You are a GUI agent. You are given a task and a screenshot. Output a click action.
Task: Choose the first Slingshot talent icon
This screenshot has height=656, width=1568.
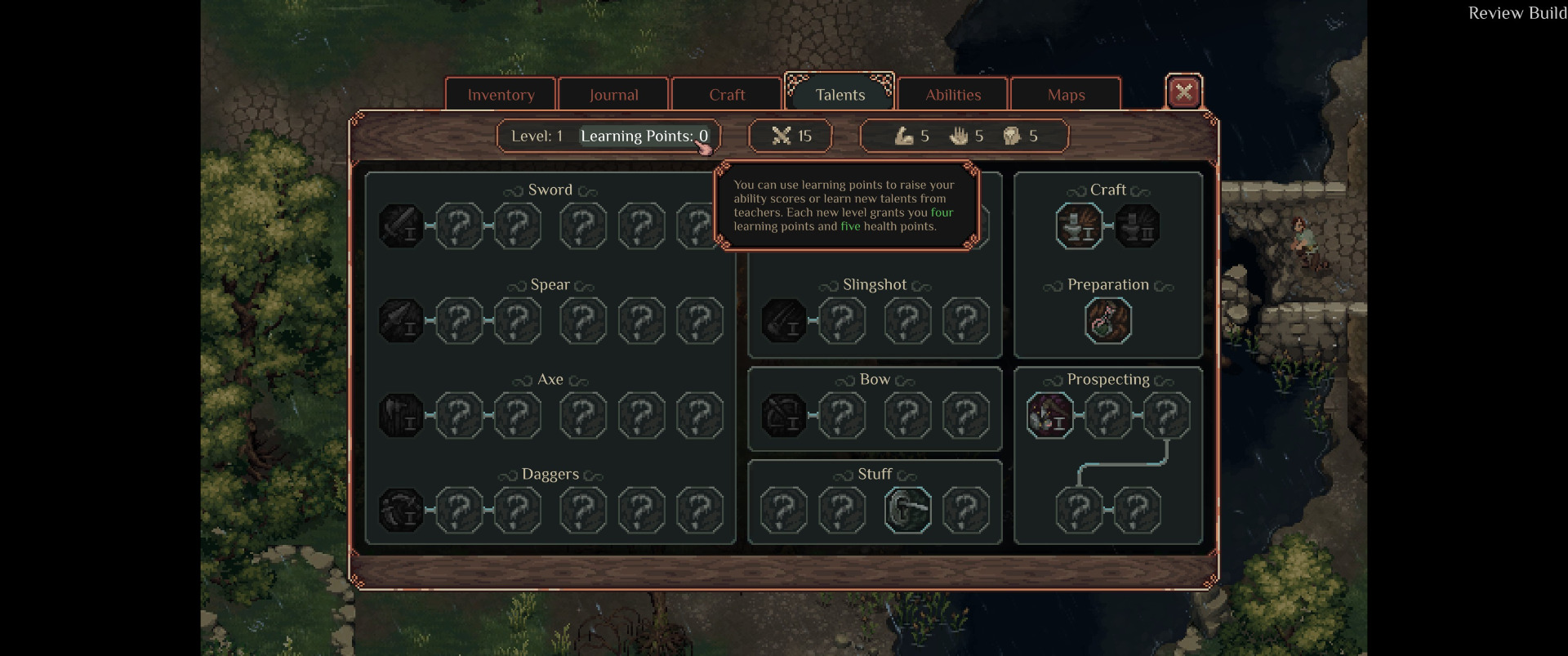[784, 320]
